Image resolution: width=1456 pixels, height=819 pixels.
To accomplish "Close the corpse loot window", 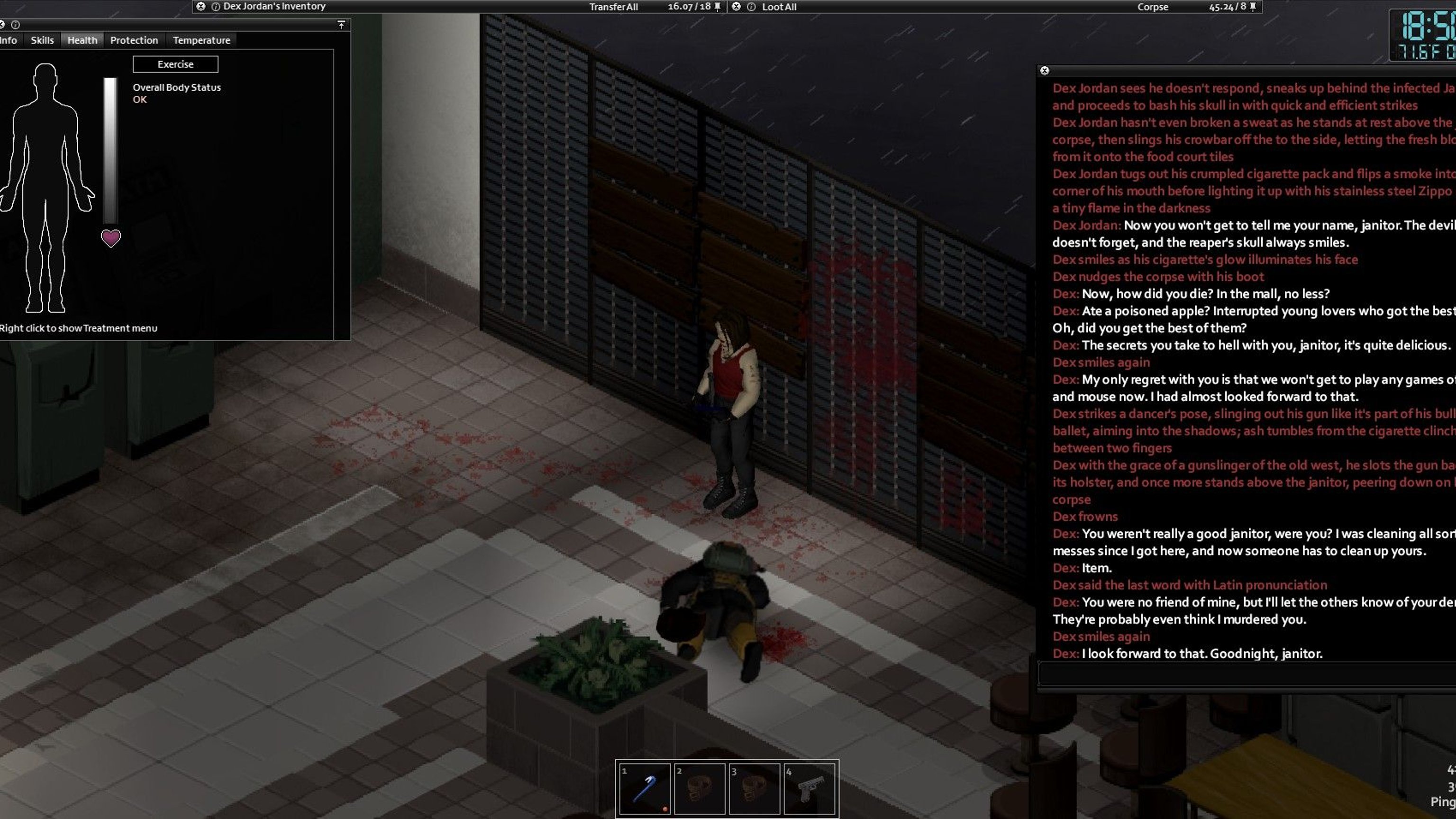I will pyautogui.click(x=736, y=7).
